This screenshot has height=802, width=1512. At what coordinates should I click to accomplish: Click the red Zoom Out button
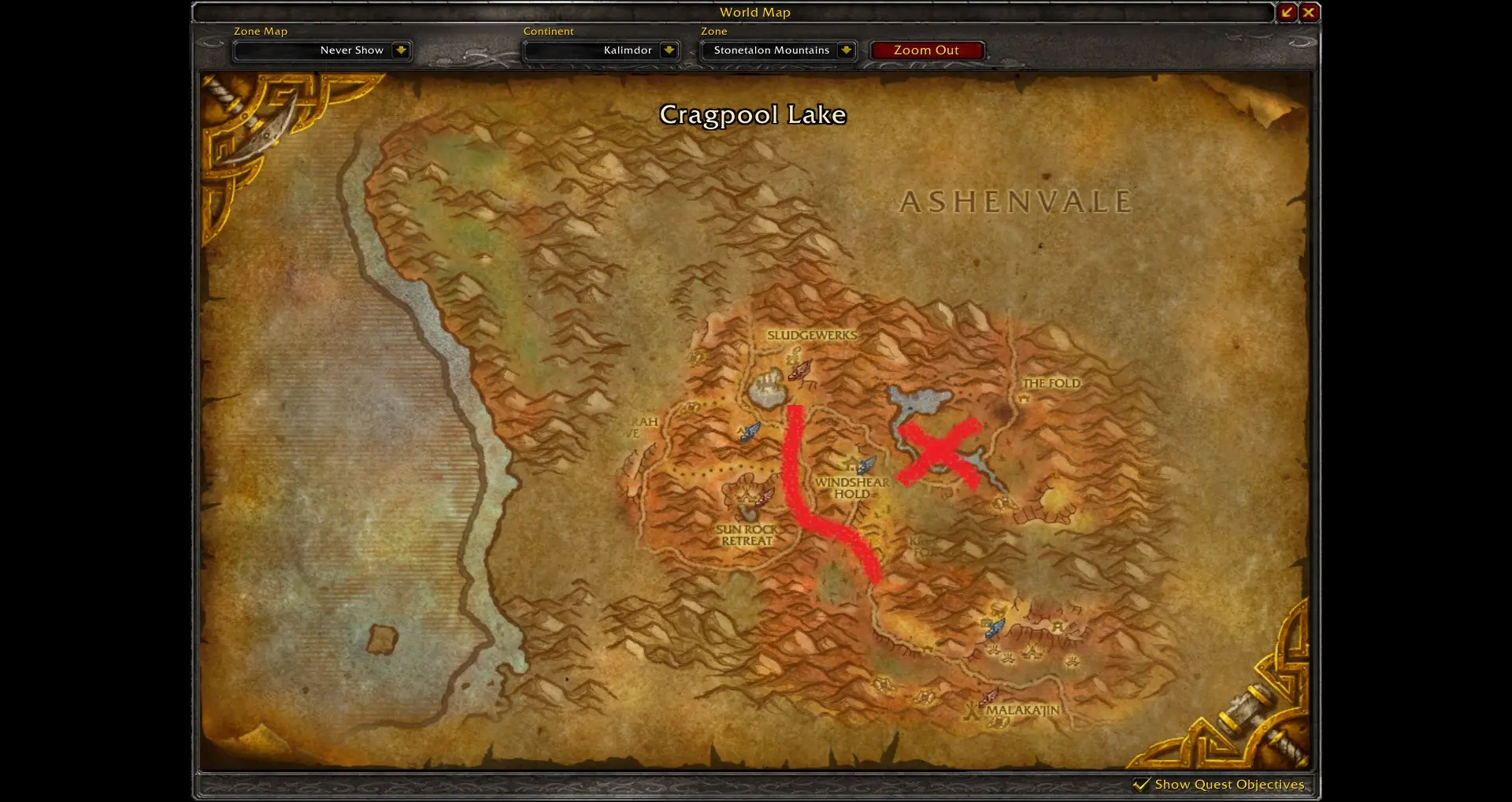click(926, 50)
